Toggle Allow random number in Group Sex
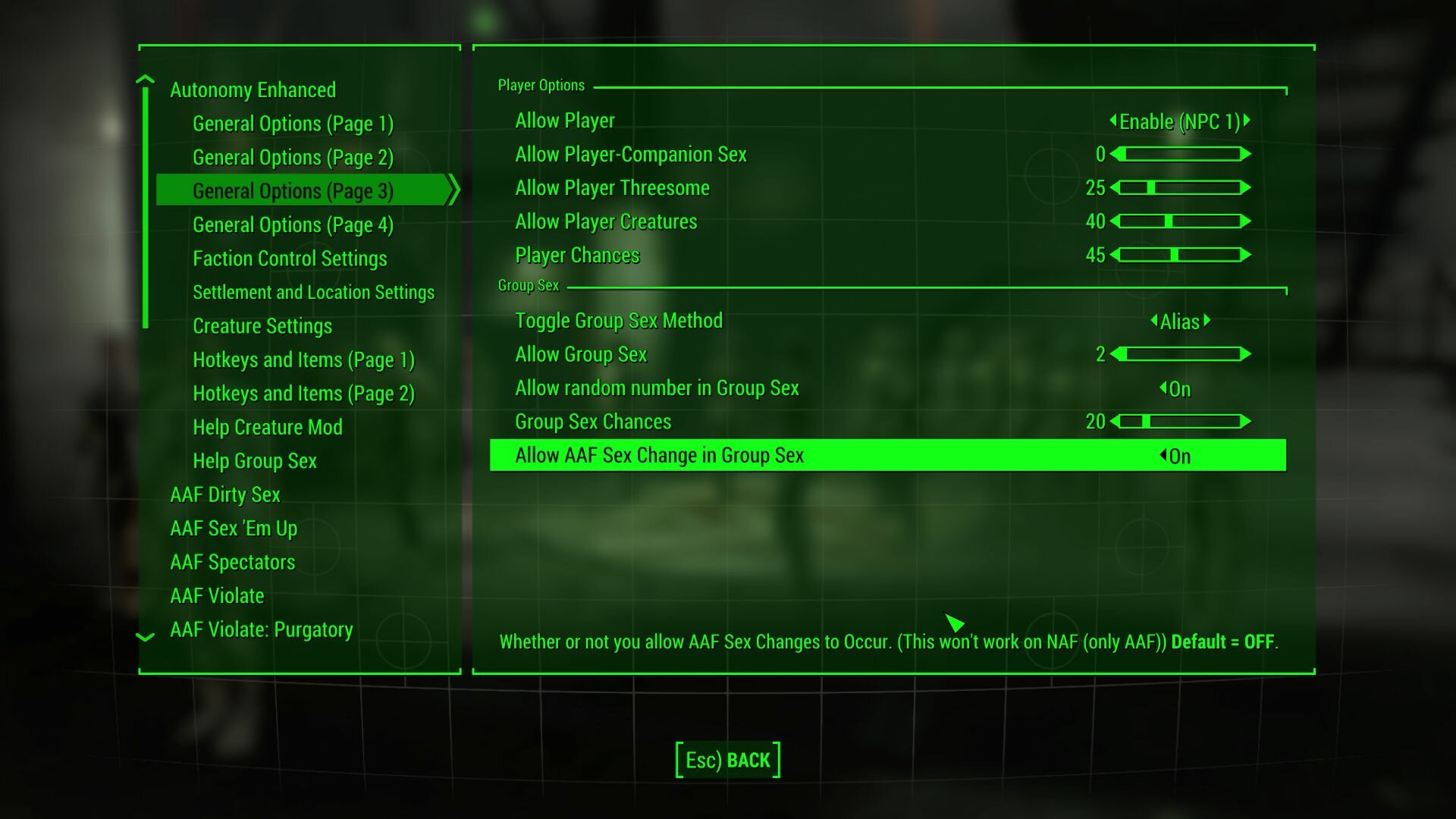This screenshot has width=1456, height=819. click(x=1175, y=389)
